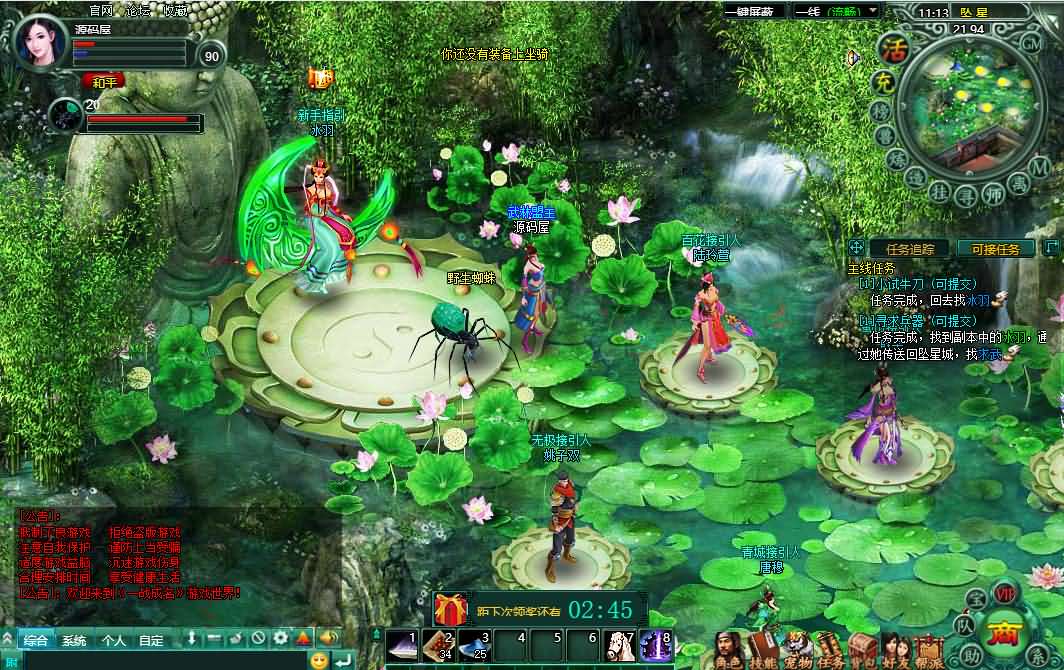This screenshot has height=670, width=1064.
Task: Open the smiley emoji picker in chat
Action: (319, 660)
